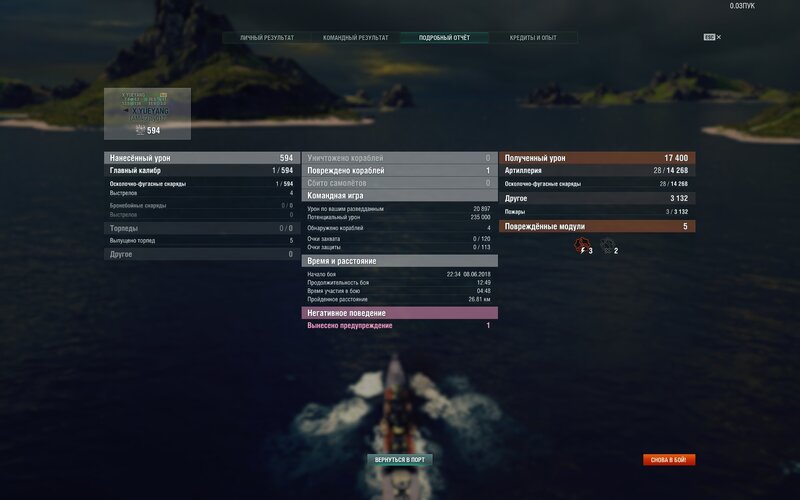Open the Командный результат tab
Screen dimensions: 800x500
(x=354, y=38)
